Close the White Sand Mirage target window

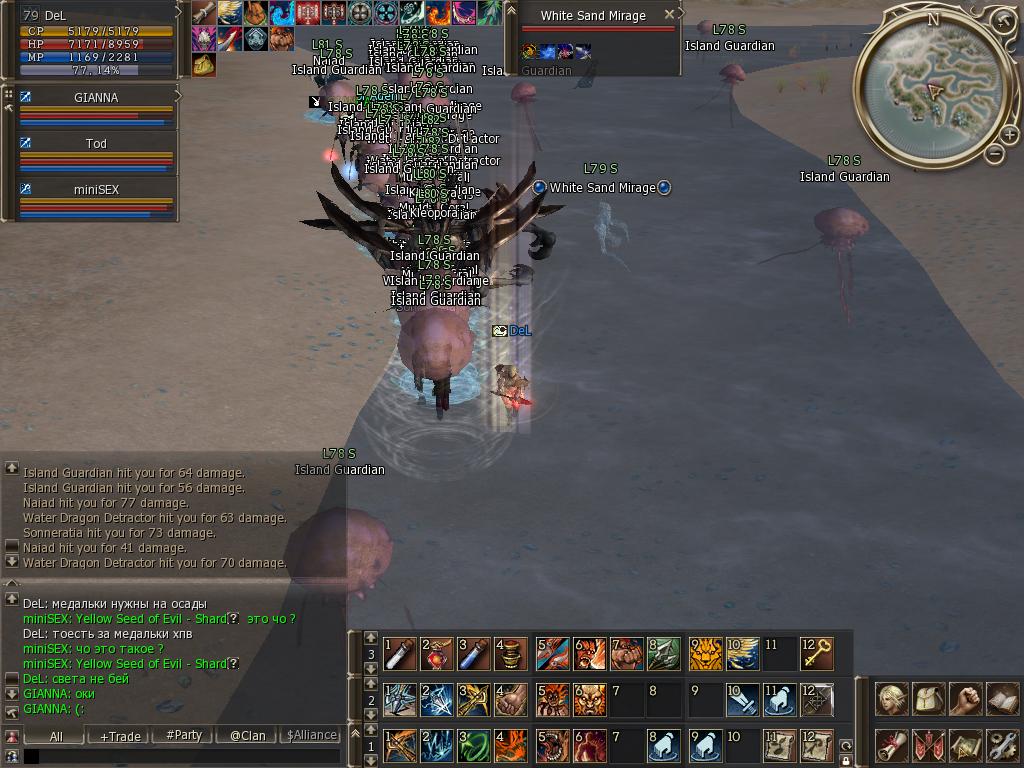pos(670,15)
